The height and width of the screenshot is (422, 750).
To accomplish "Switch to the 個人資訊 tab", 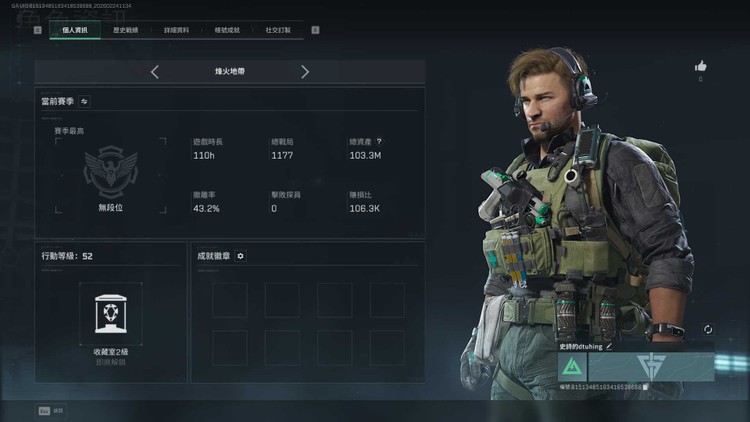I will 75,30.
